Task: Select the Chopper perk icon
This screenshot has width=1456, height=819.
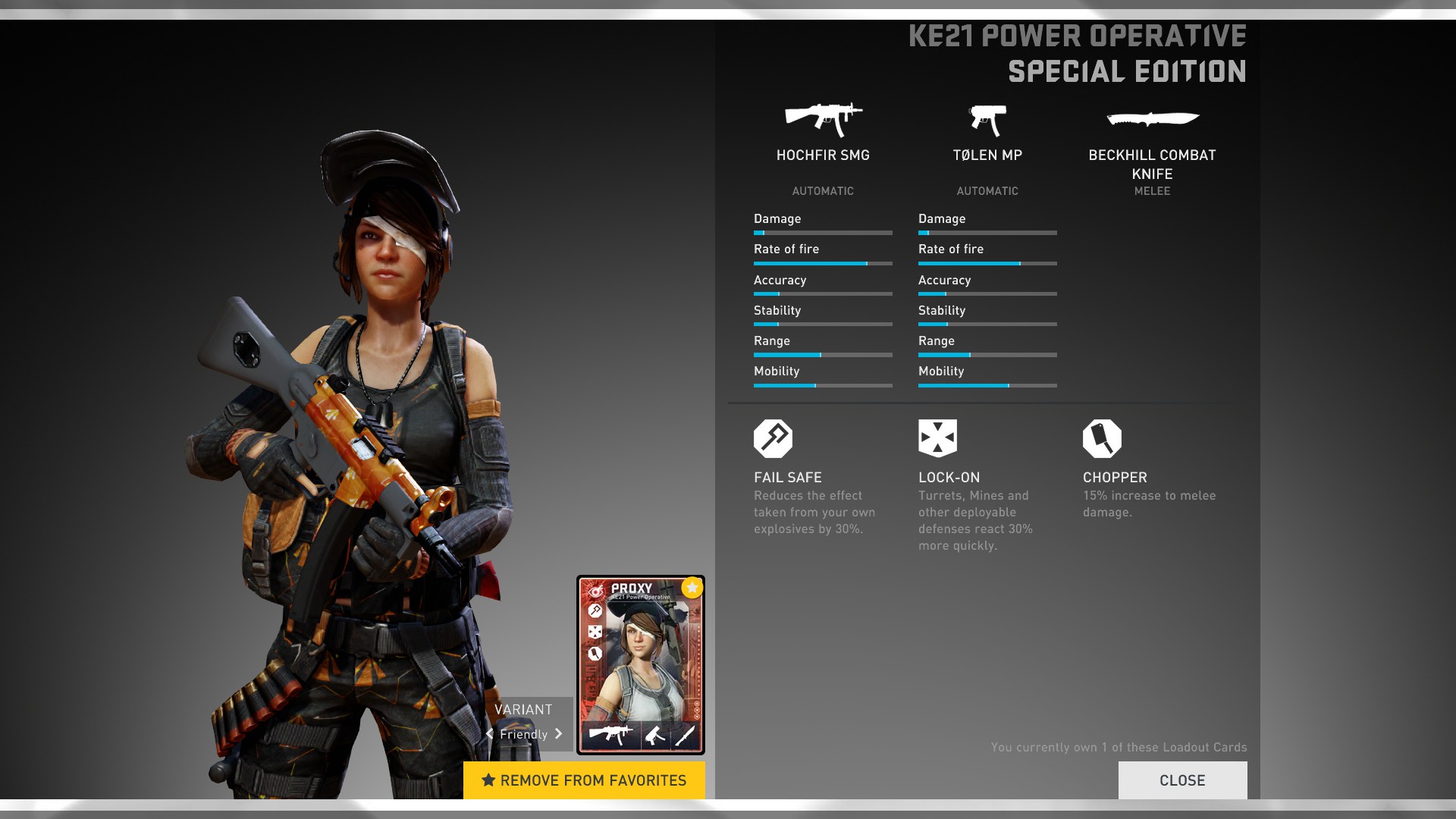Action: (1102, 438)
